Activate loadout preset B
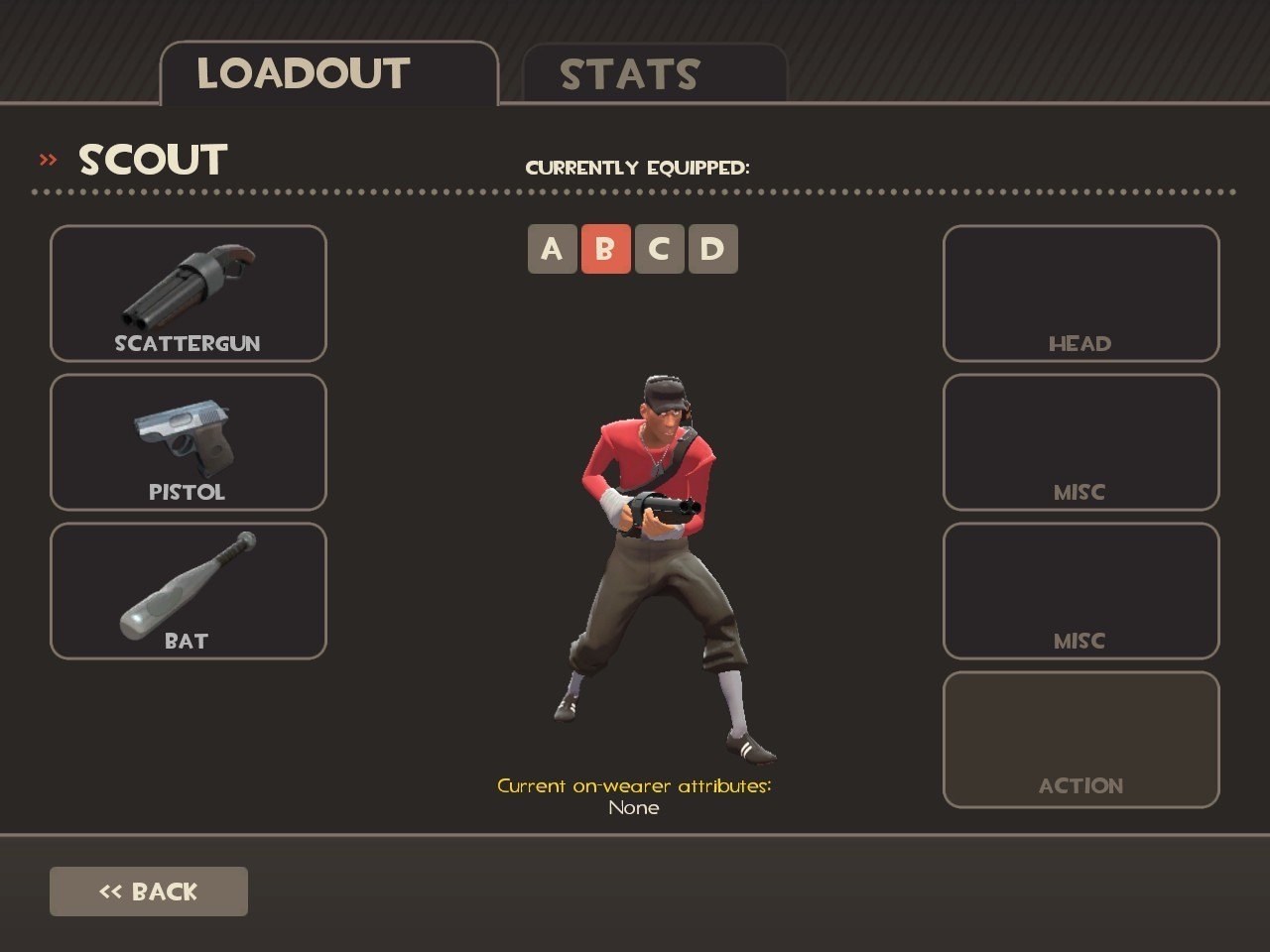Screen dimensions: 1270x952 (605, 249)
